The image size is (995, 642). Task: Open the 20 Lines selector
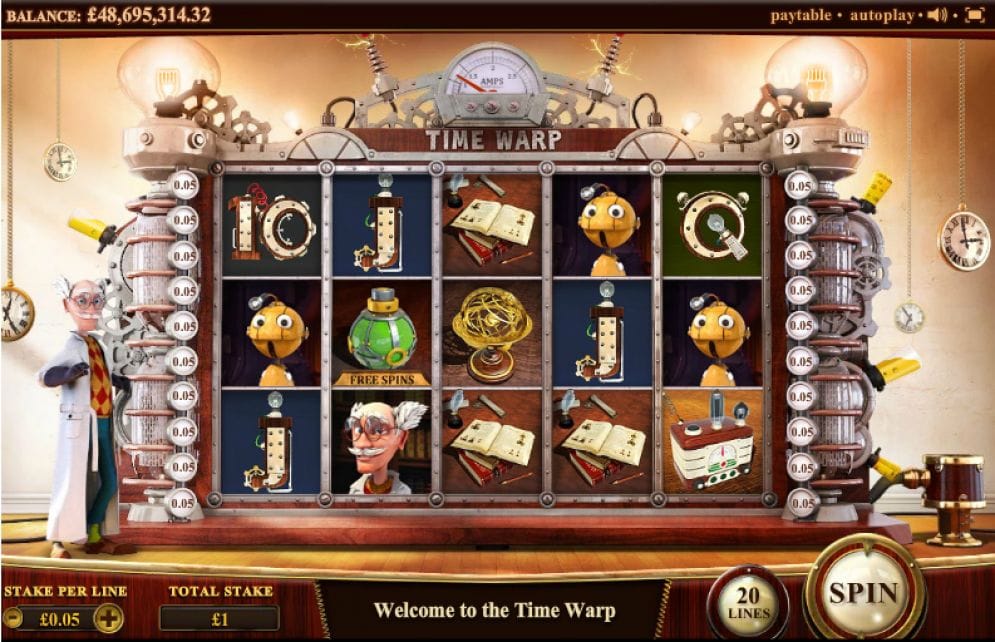click(x=747, y=602)
